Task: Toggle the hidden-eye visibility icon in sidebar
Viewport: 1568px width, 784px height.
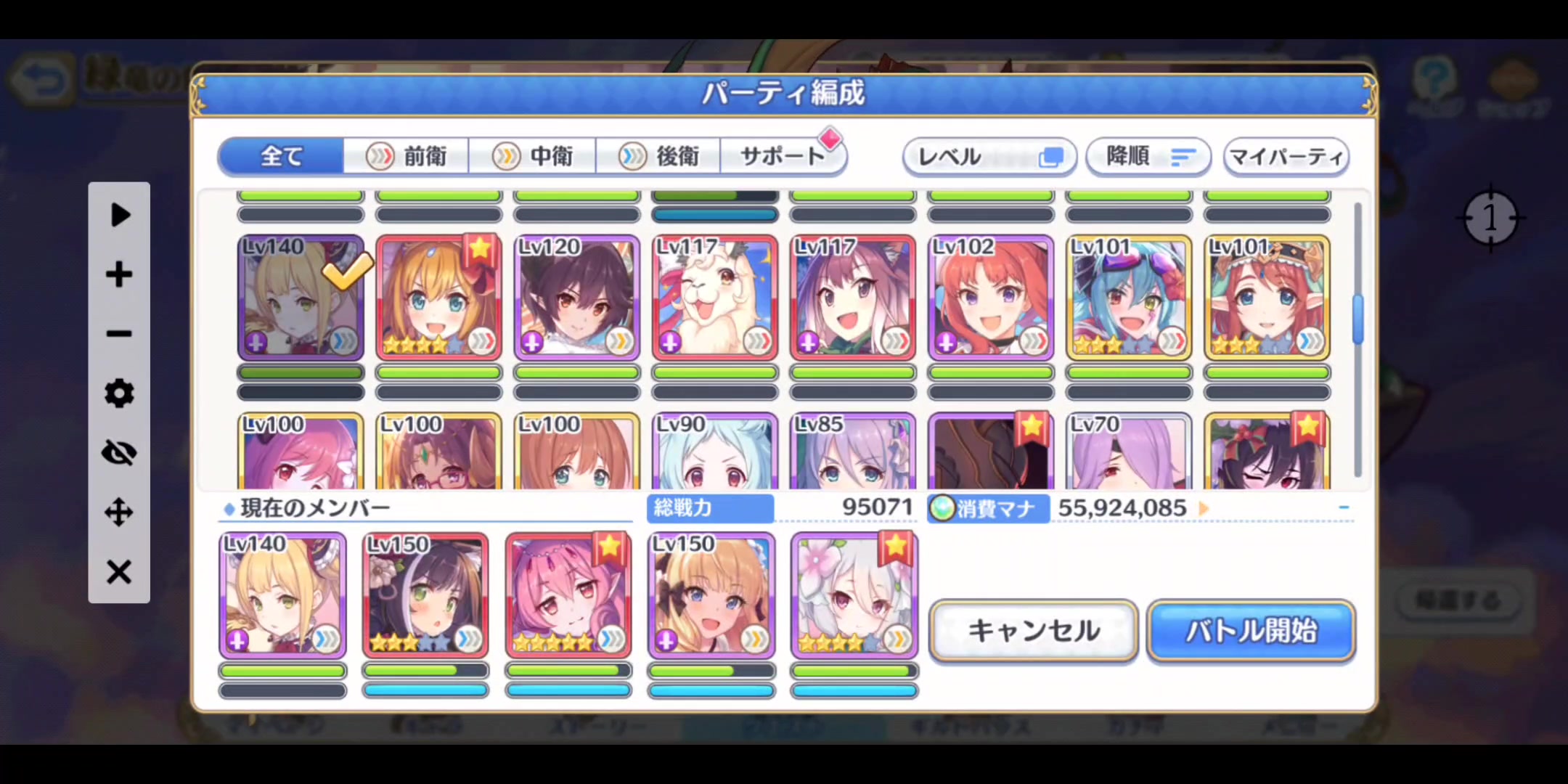Action: [x=118, y=452]
